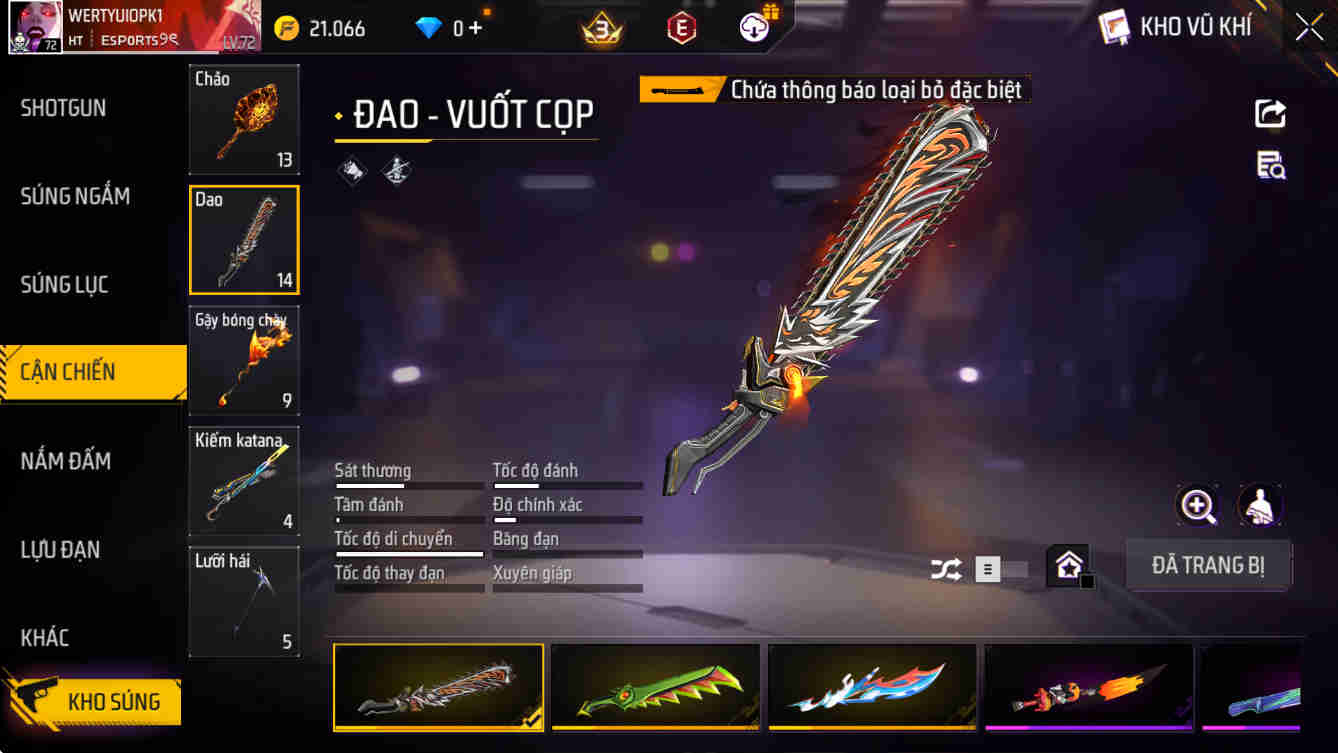This screenshot has height=753, width=1338.
Task: Open the gift cloud download icon
Action: [754, 27]
